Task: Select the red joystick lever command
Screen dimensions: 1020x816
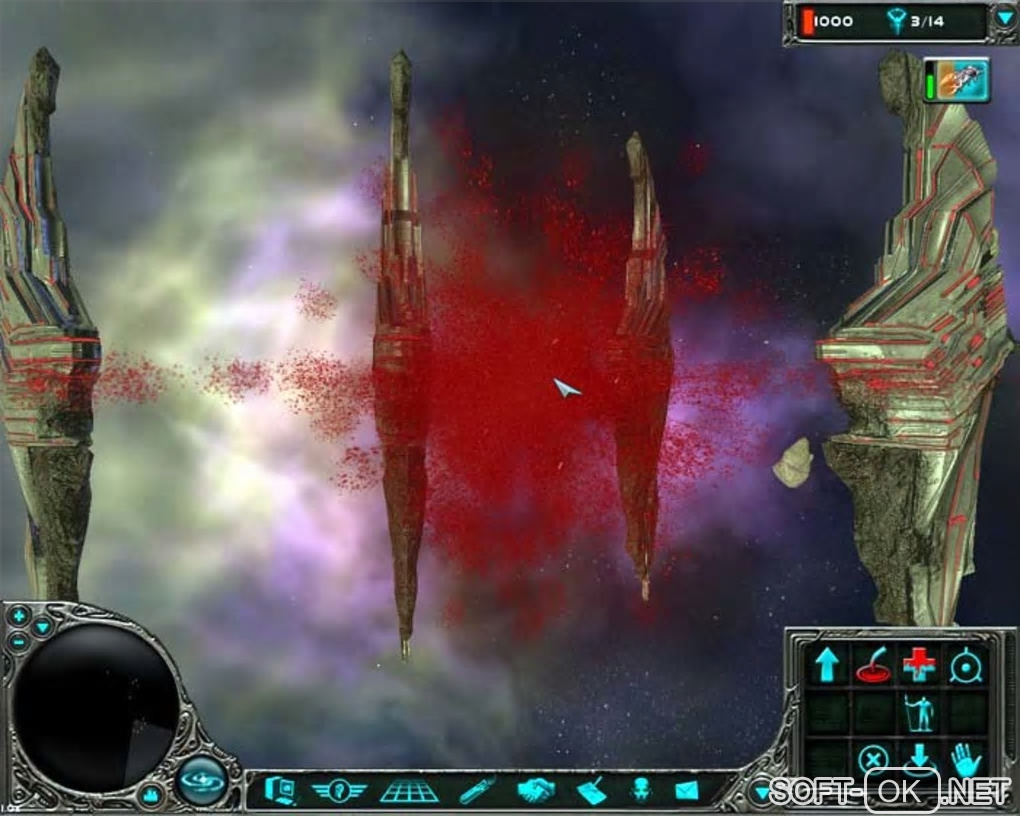Action: [x=872, y=665]
